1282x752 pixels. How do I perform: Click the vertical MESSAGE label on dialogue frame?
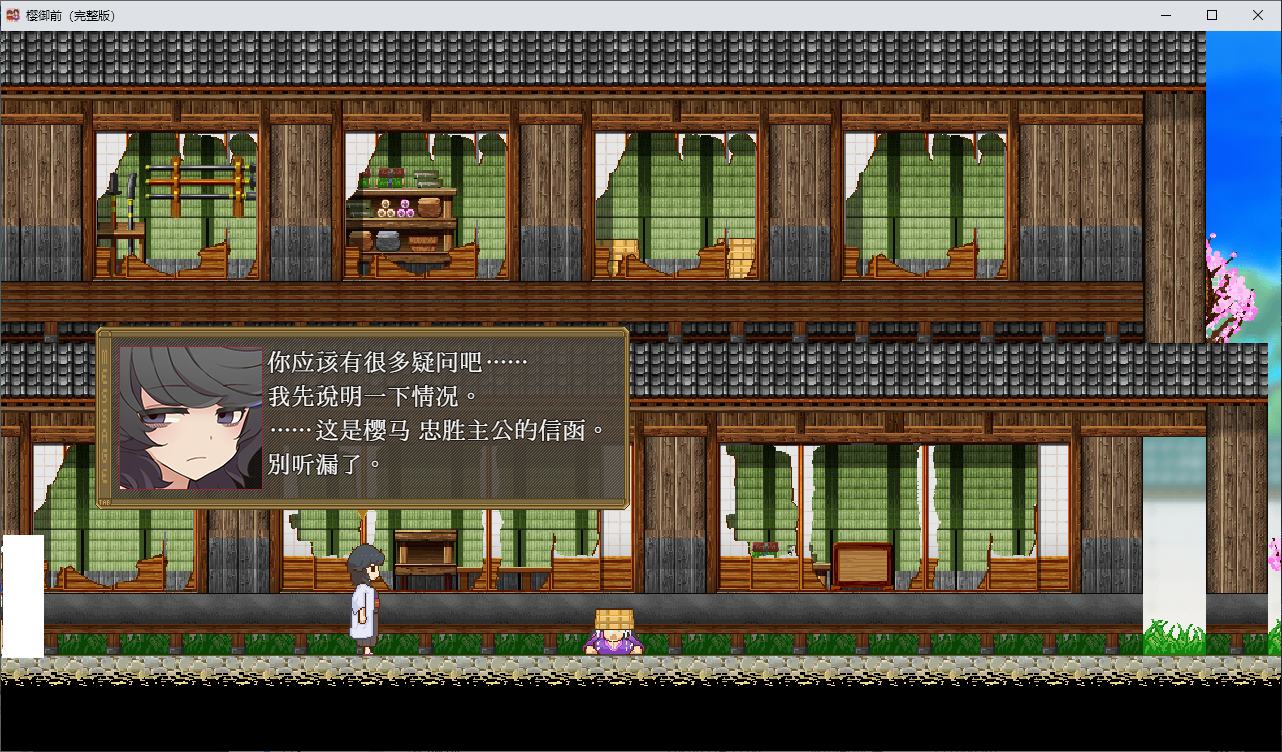click(x=104, y=415)
